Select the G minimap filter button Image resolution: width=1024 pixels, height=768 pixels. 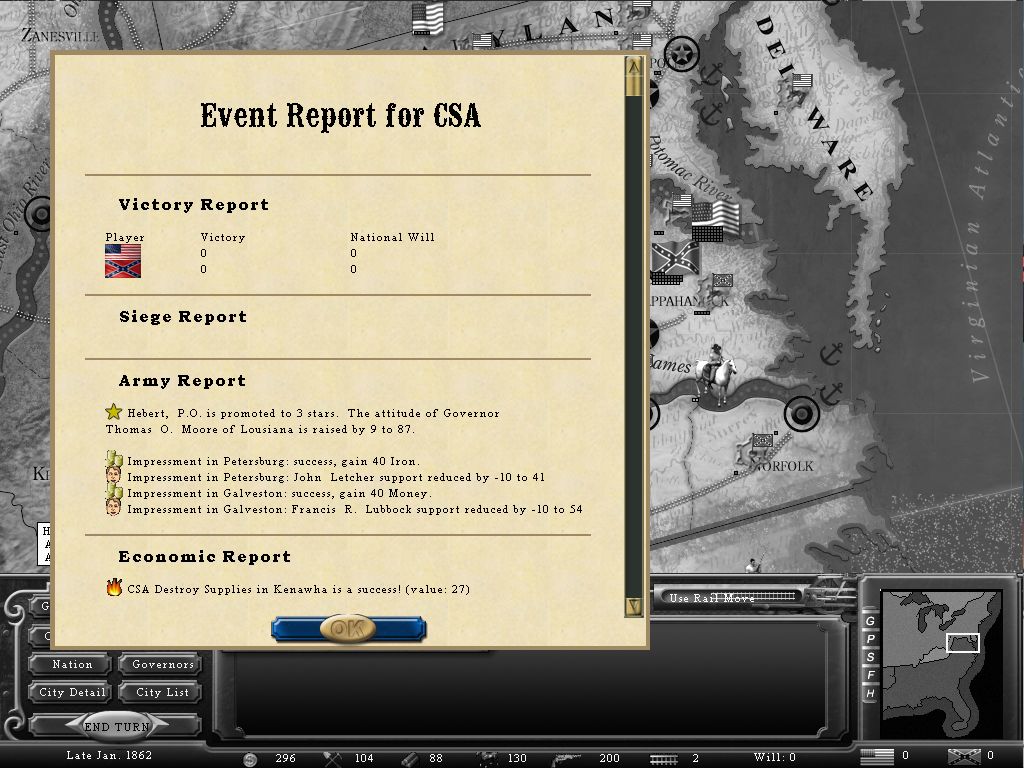pos(870,621)
